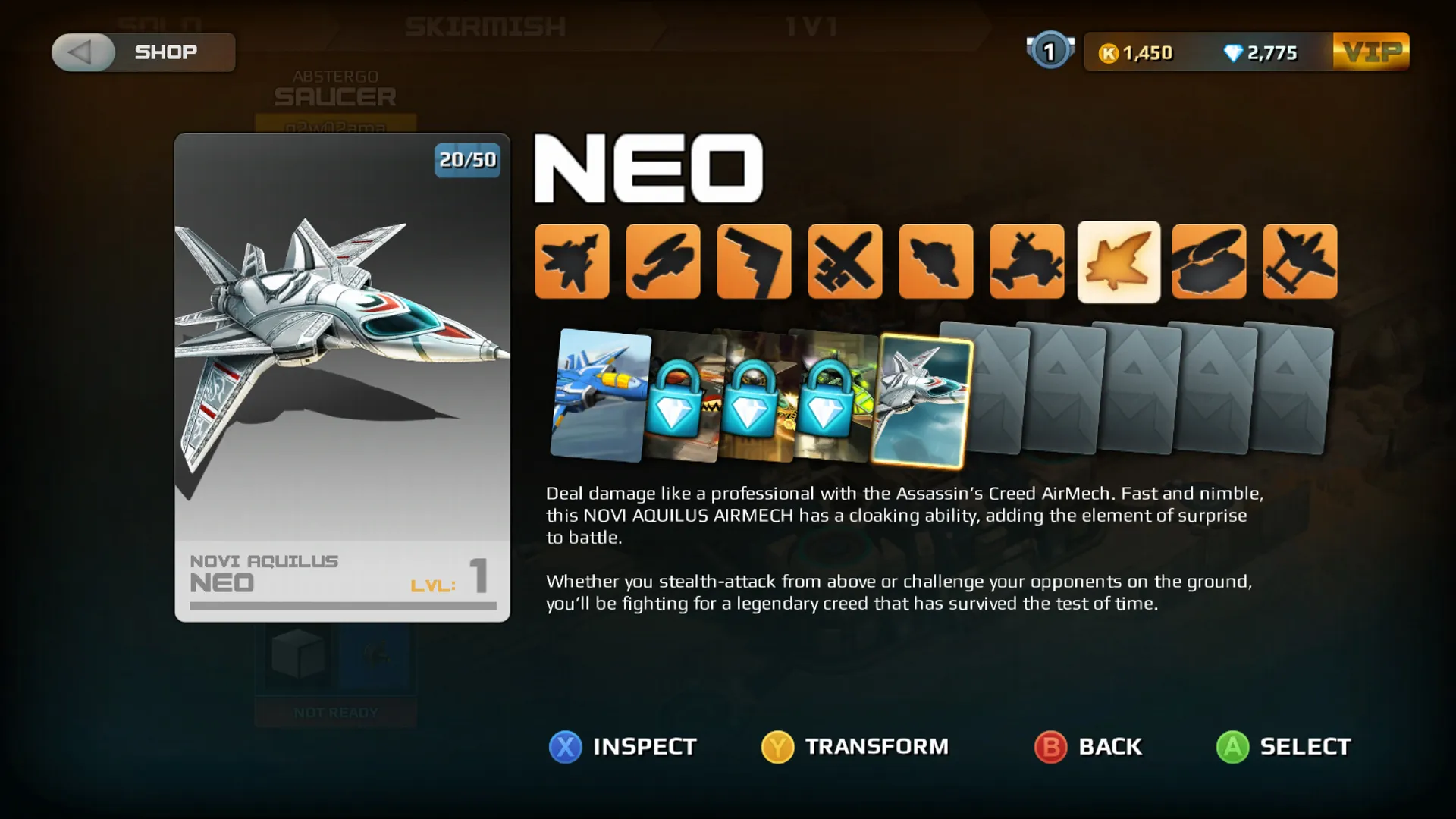Select the rightmost AirMech class icon
Image resolution: width=1456 pixels, height=819 pixels.
(1299, 262)
